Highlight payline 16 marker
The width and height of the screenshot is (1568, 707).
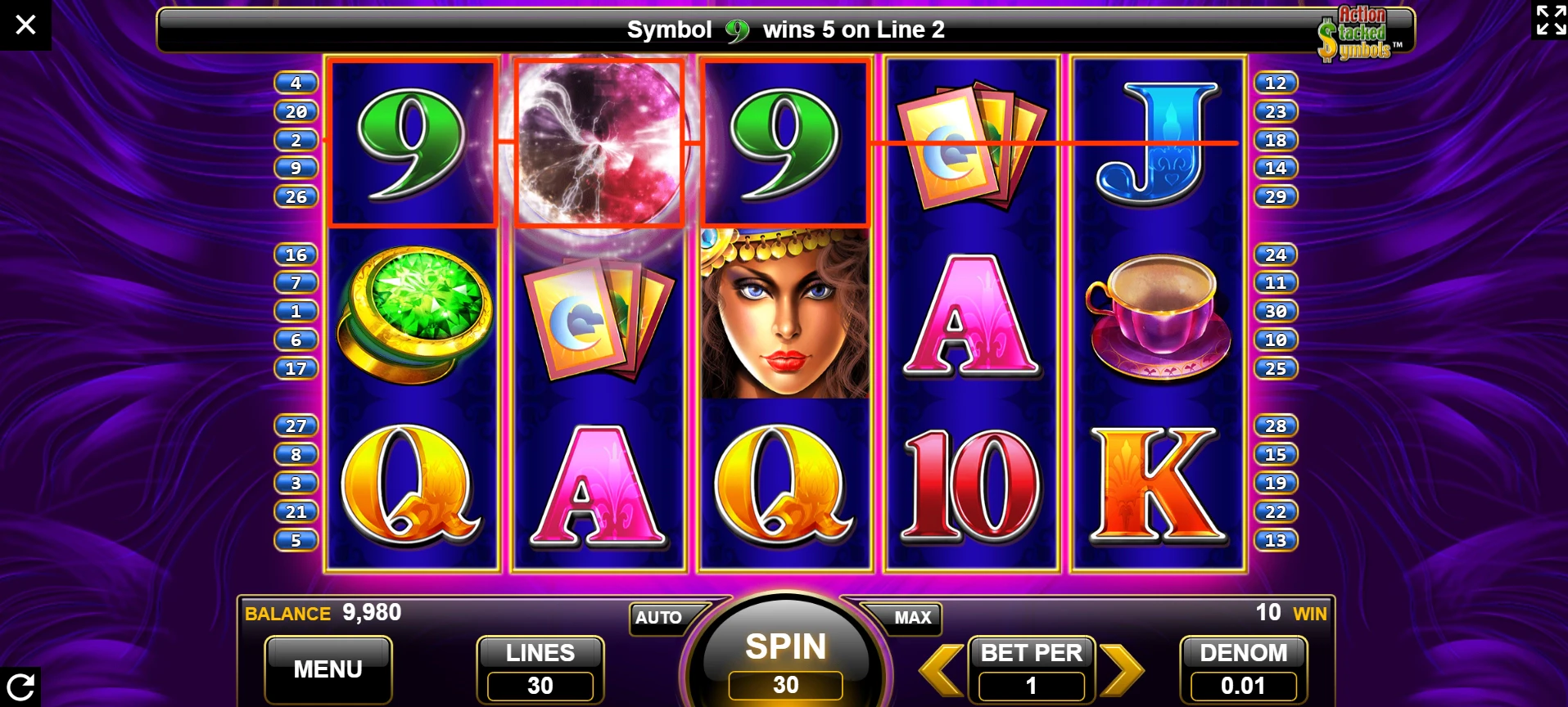[x=296, y=254]
